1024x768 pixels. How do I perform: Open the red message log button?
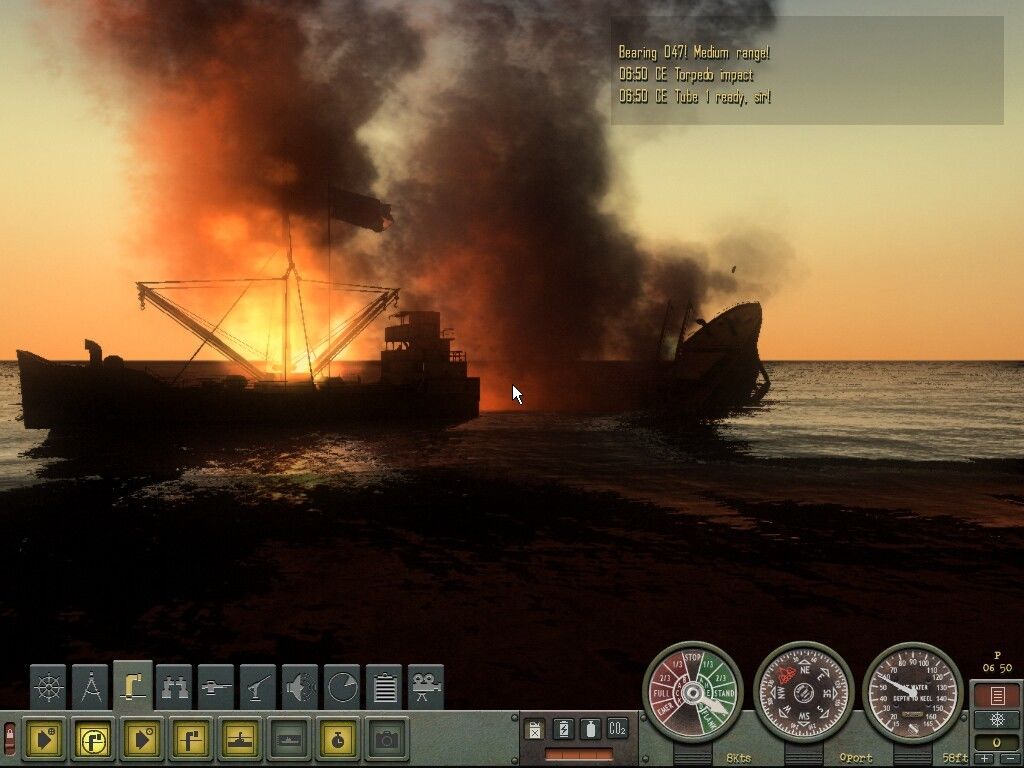996,695
